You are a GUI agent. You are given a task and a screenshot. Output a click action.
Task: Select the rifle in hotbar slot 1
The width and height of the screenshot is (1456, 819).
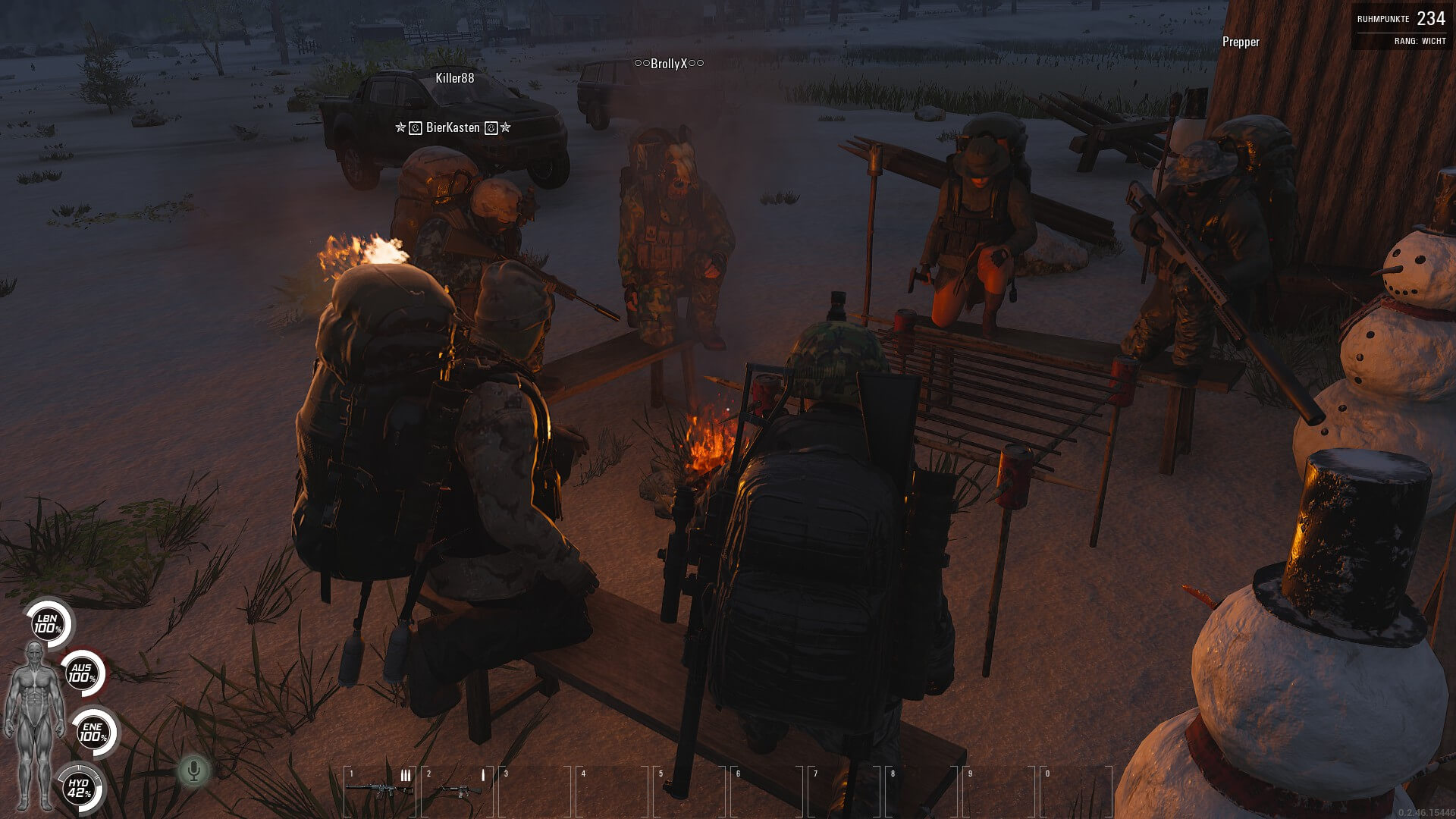[x=379, y=789]
